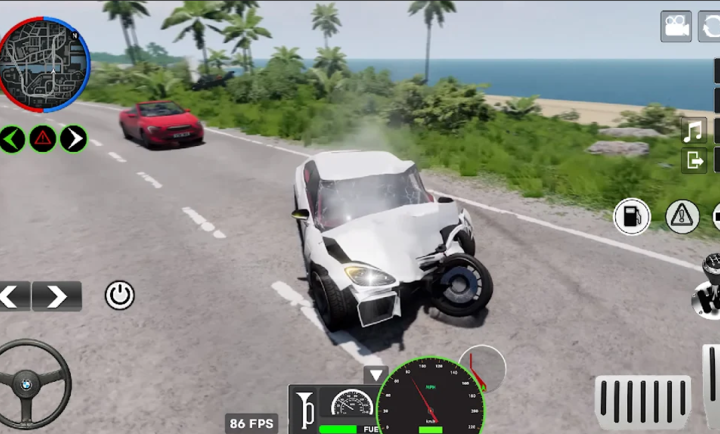The image size is (720, 434).
Task: Step on the brake pedal
Action: [643, 402]
